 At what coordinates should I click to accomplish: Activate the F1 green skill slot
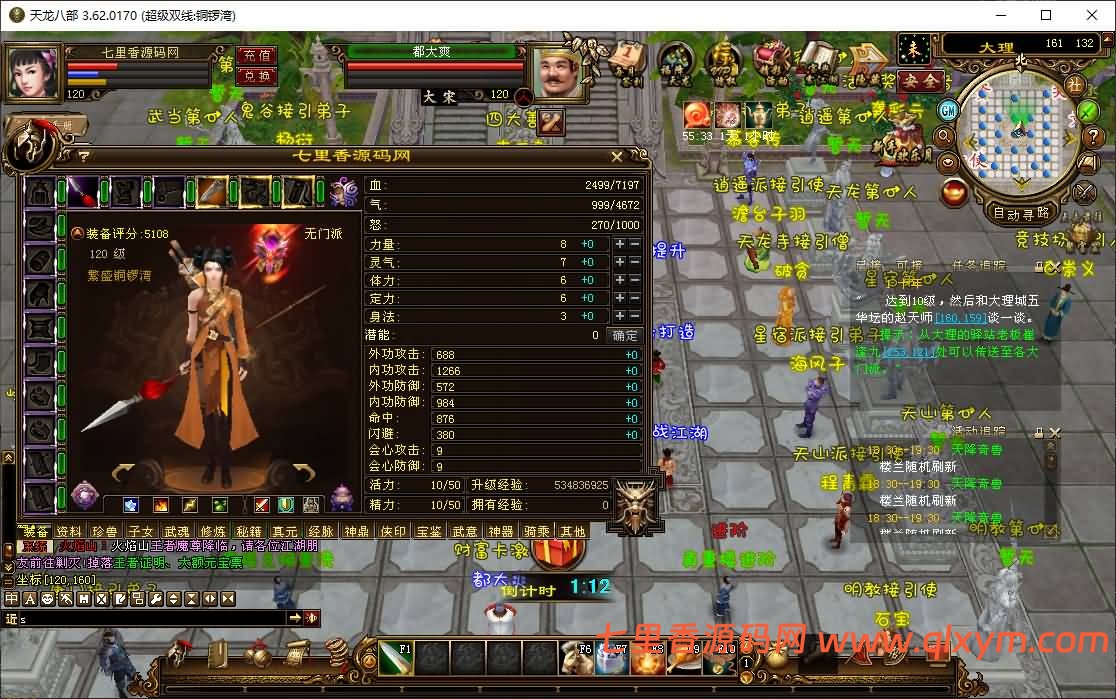395,659
